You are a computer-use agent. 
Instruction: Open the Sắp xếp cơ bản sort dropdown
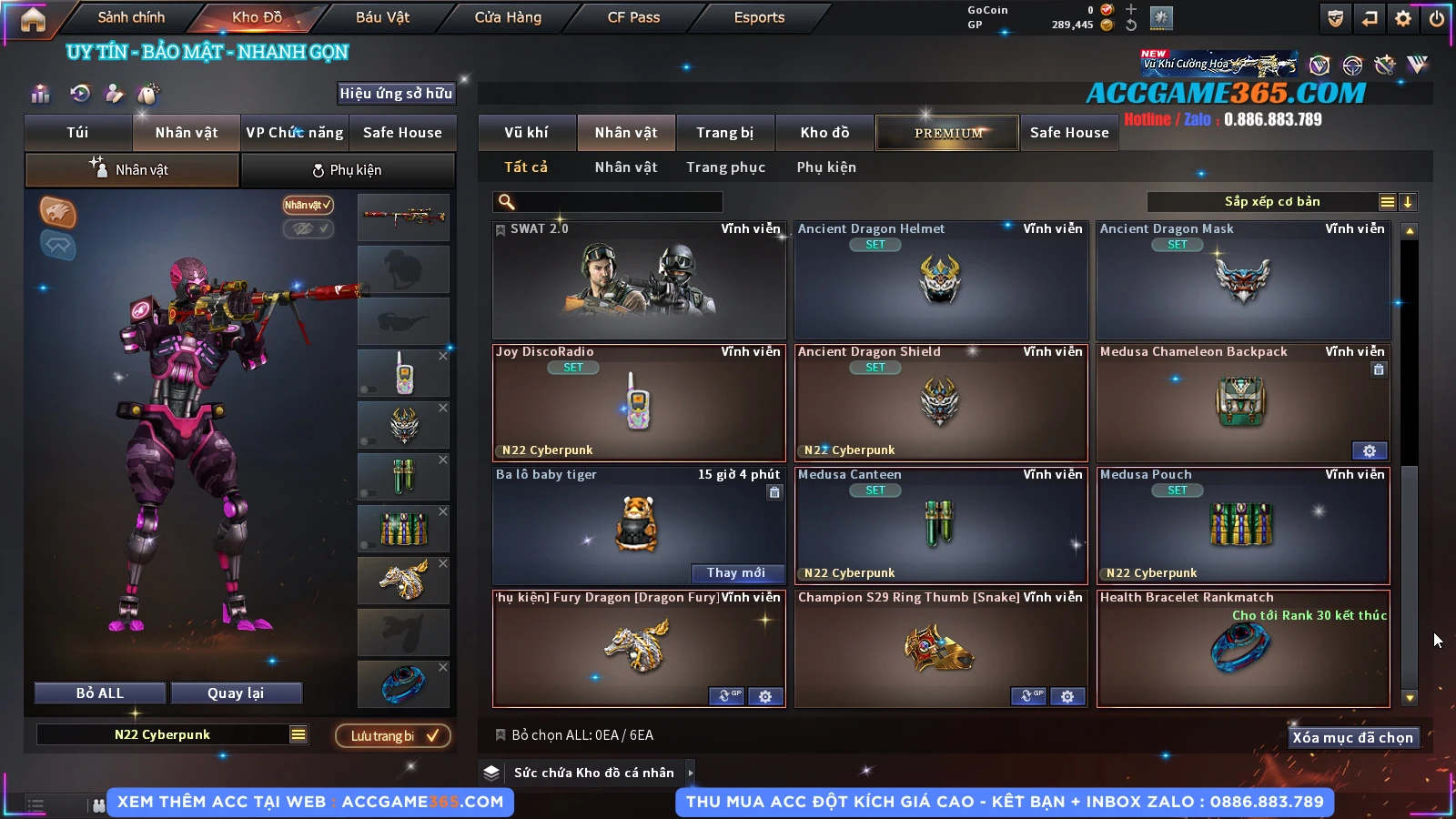point(1271,202)
